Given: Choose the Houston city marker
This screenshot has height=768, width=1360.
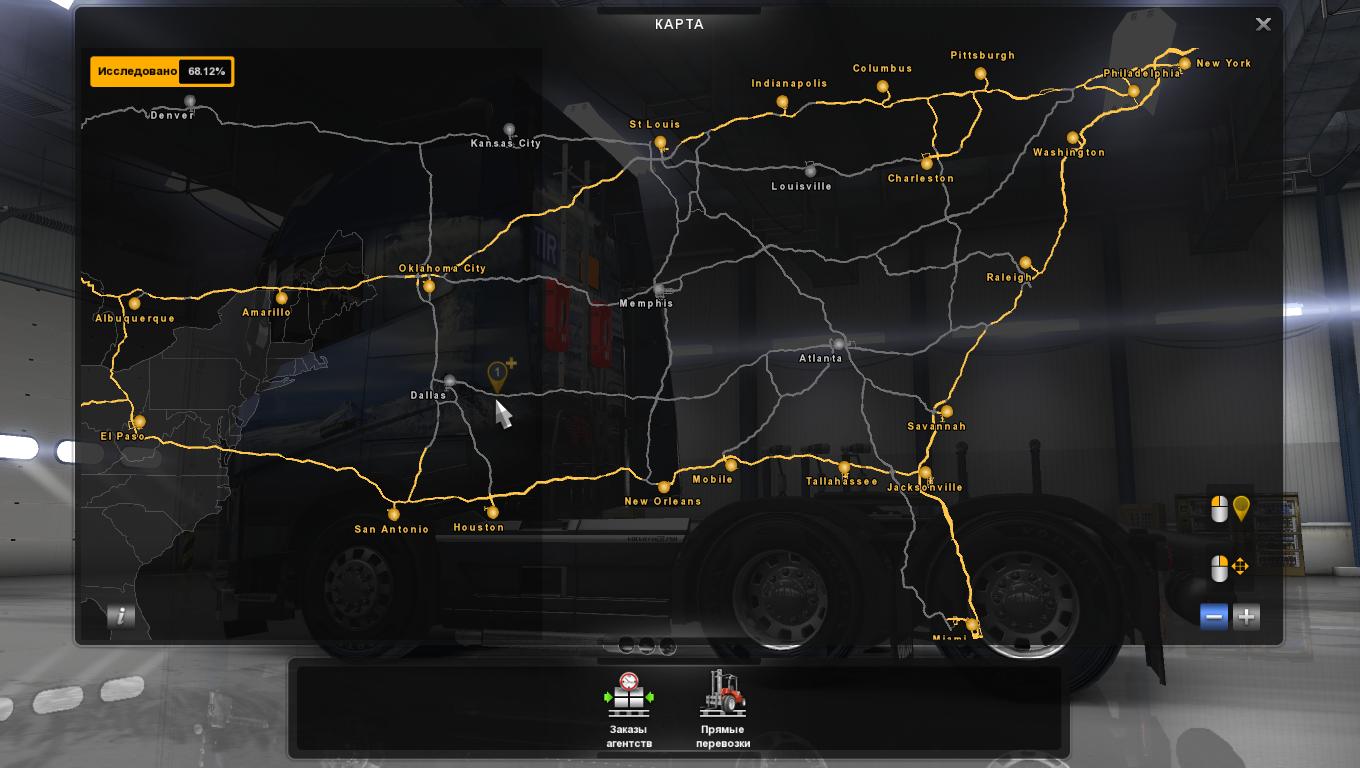Looking at the screenshot, I should point(492,513).
